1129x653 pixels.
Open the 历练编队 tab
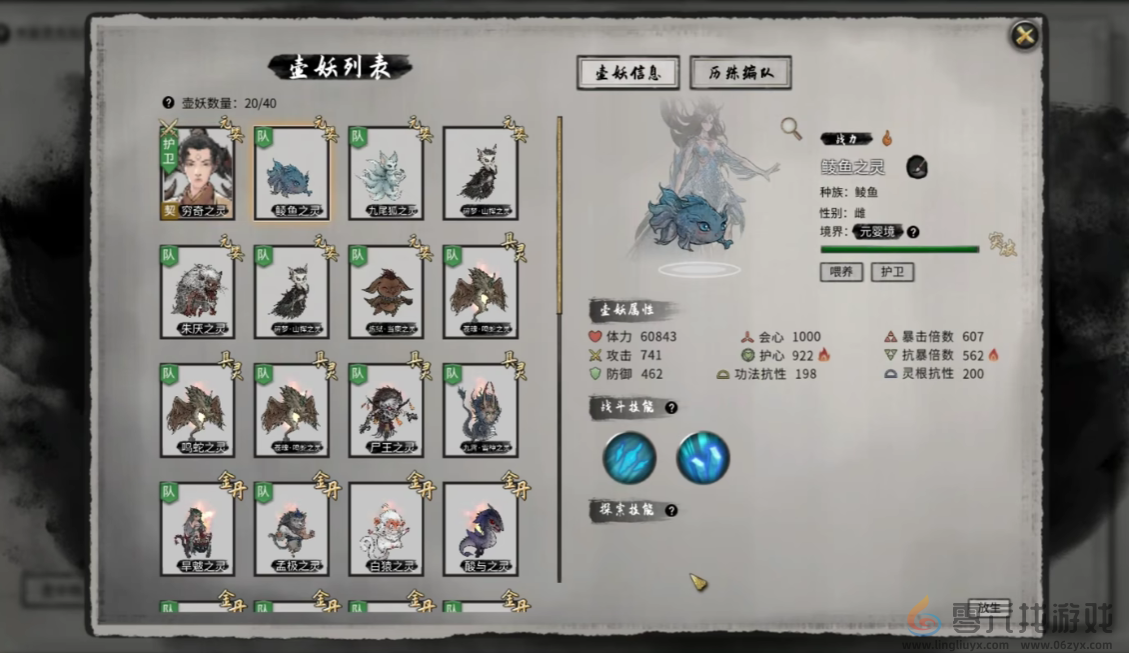coord(740,73)
